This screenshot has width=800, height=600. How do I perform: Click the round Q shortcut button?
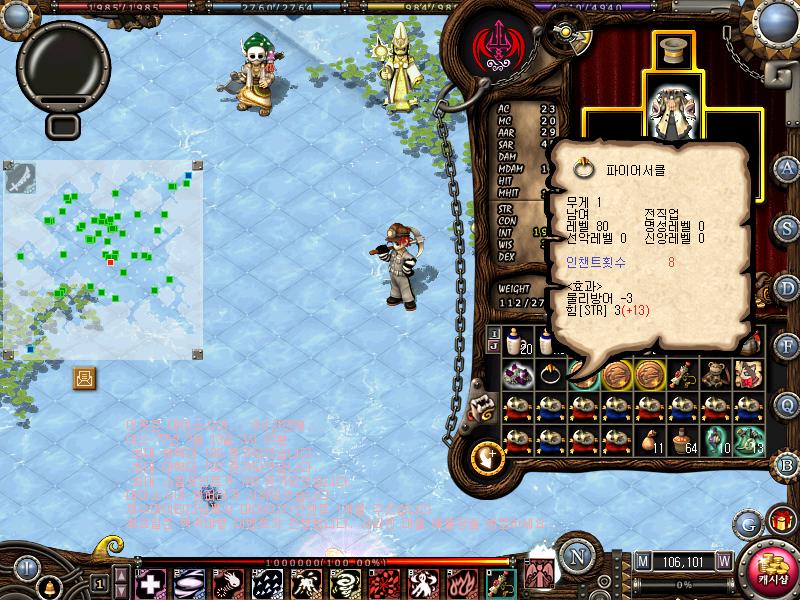(788, 404)
